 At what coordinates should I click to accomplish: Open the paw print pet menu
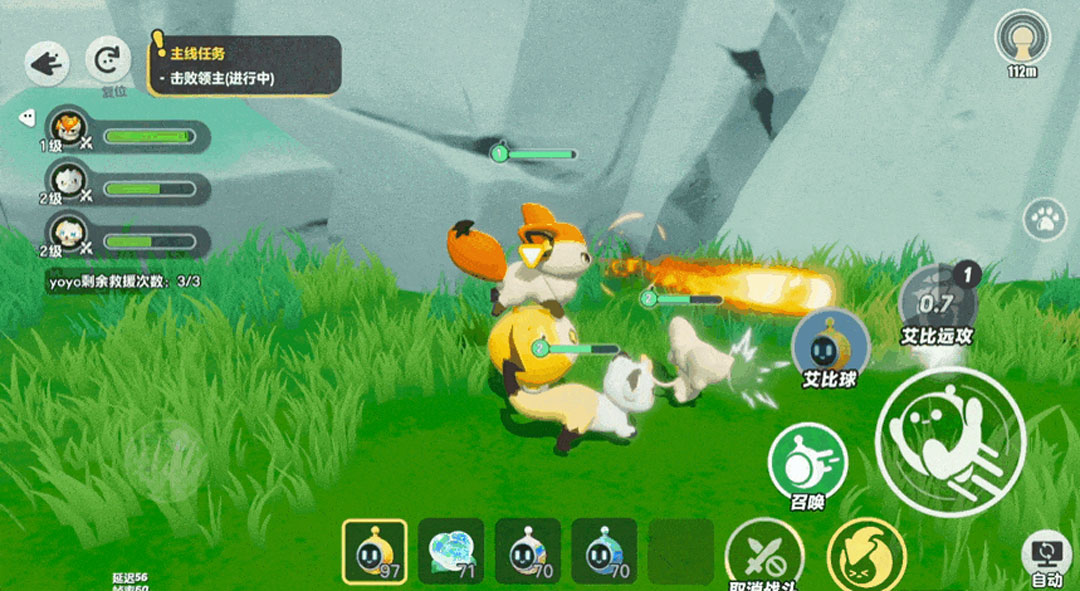point(1046,220)
